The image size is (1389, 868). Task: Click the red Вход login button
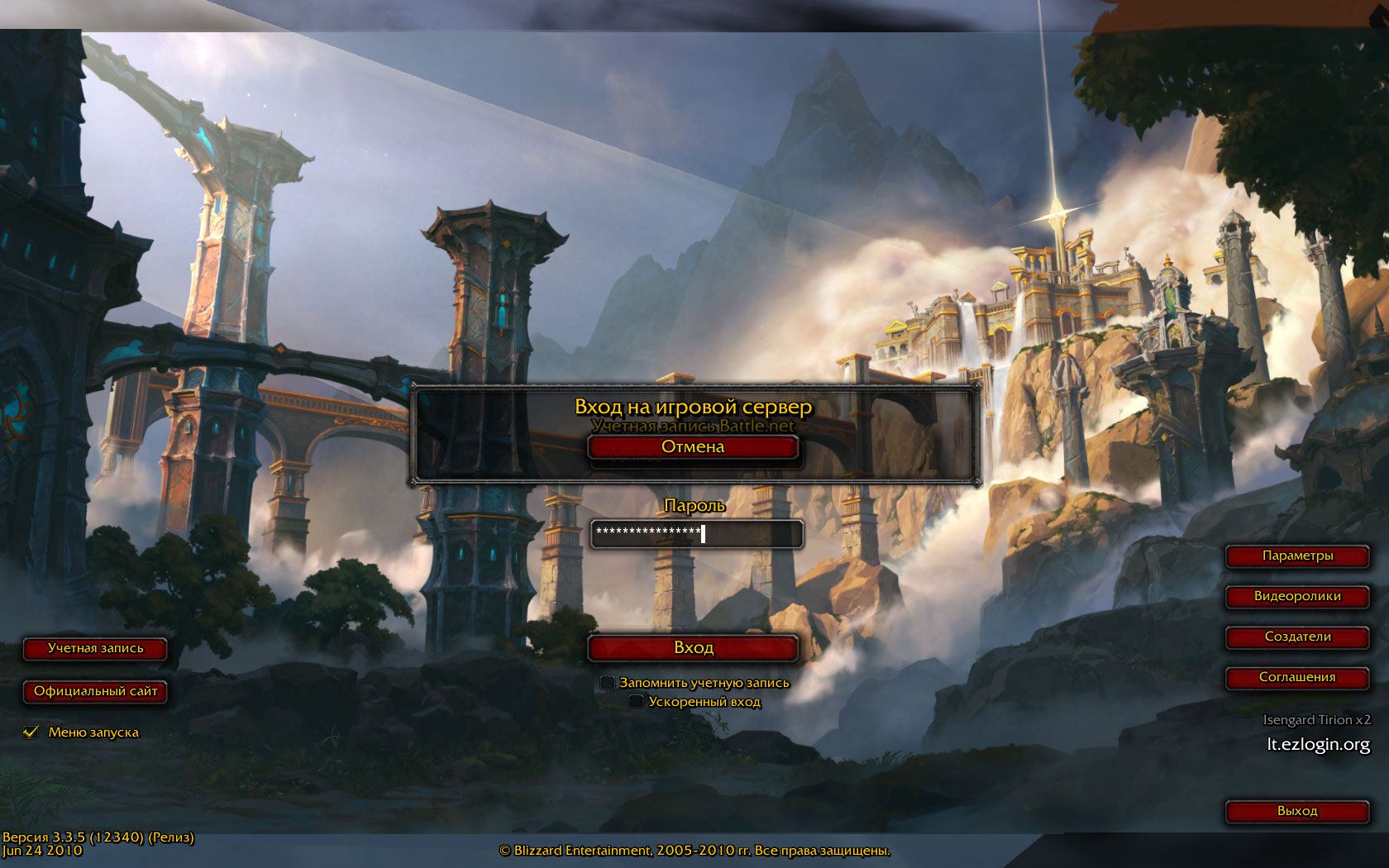tap(693, 648)
